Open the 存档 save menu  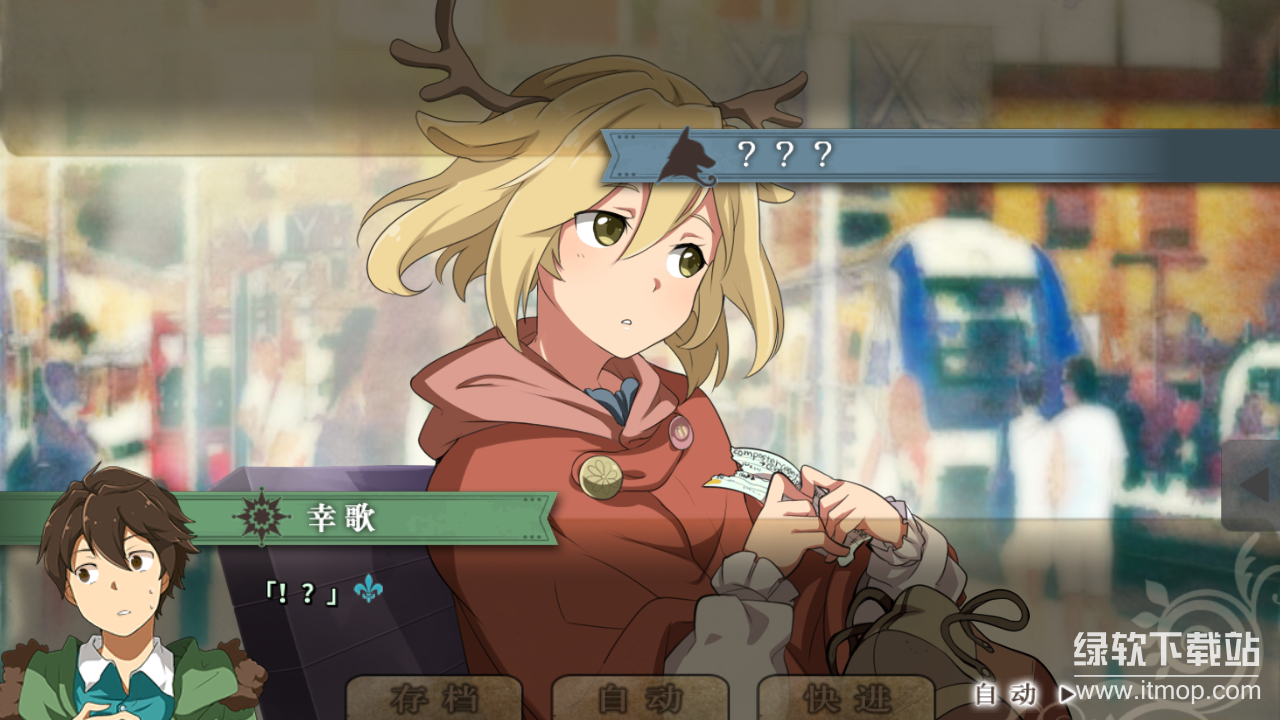[x=434, y=699]
